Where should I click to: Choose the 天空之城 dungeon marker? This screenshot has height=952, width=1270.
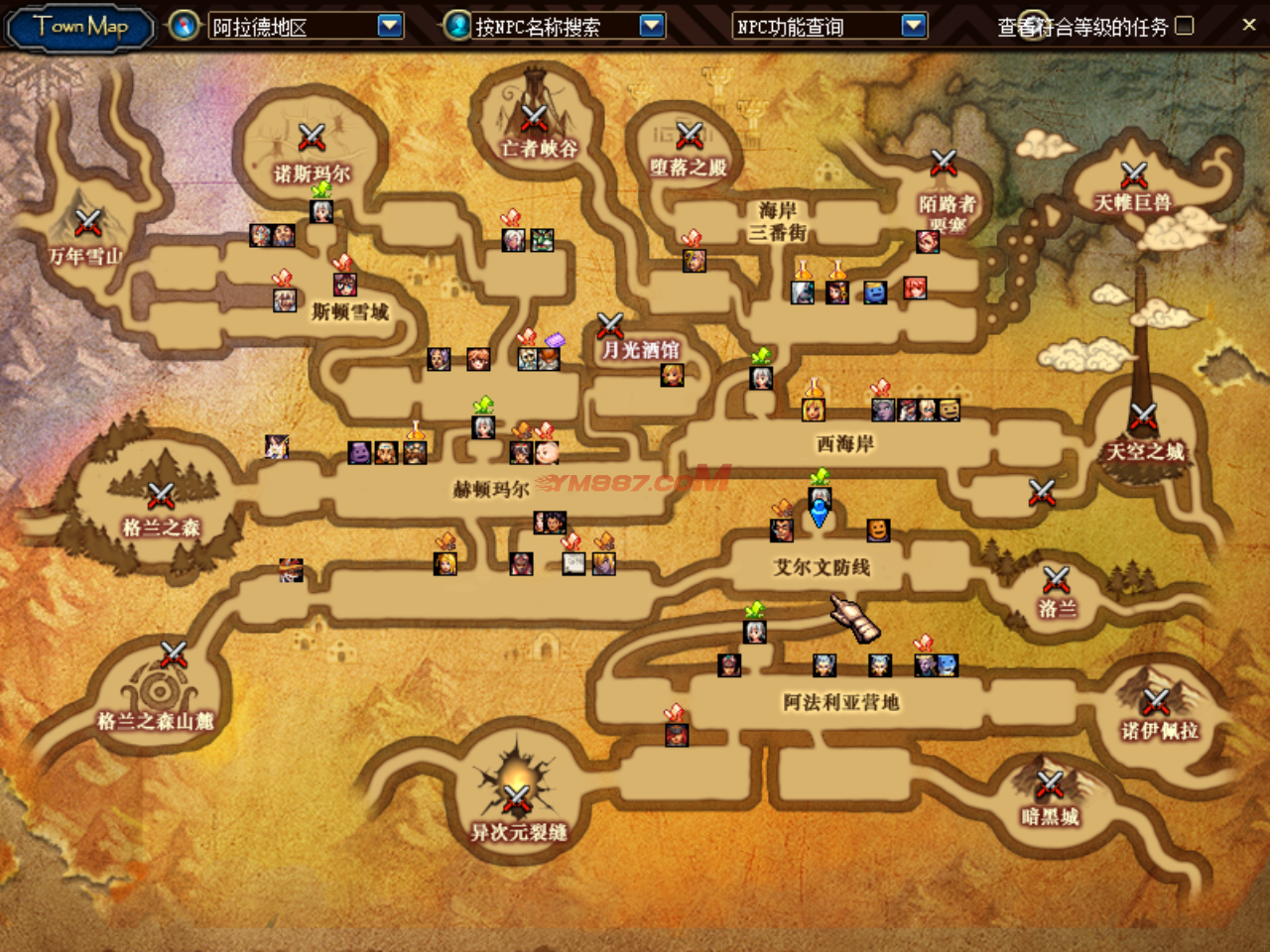click(x=1144, y=416)
